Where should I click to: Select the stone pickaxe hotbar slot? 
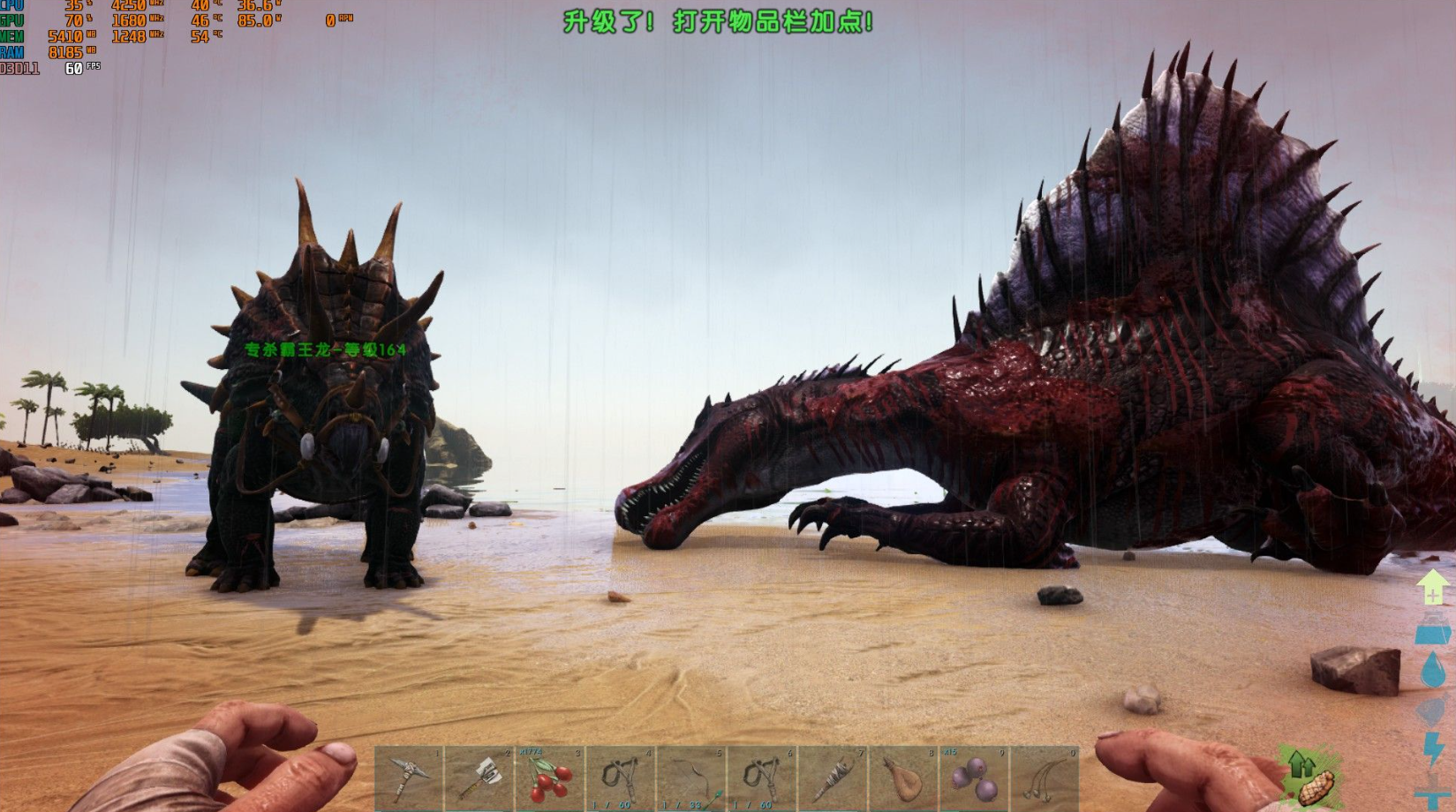pos(409,778)
